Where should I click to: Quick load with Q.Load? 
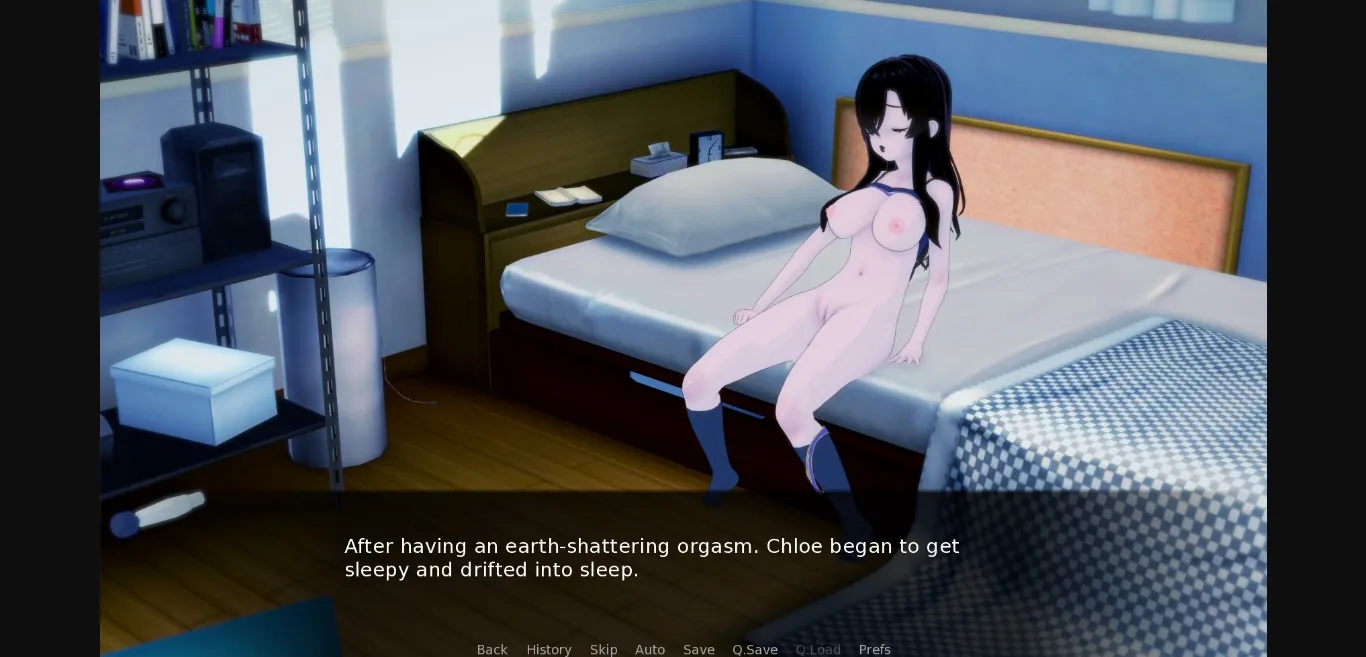(818, 649)
